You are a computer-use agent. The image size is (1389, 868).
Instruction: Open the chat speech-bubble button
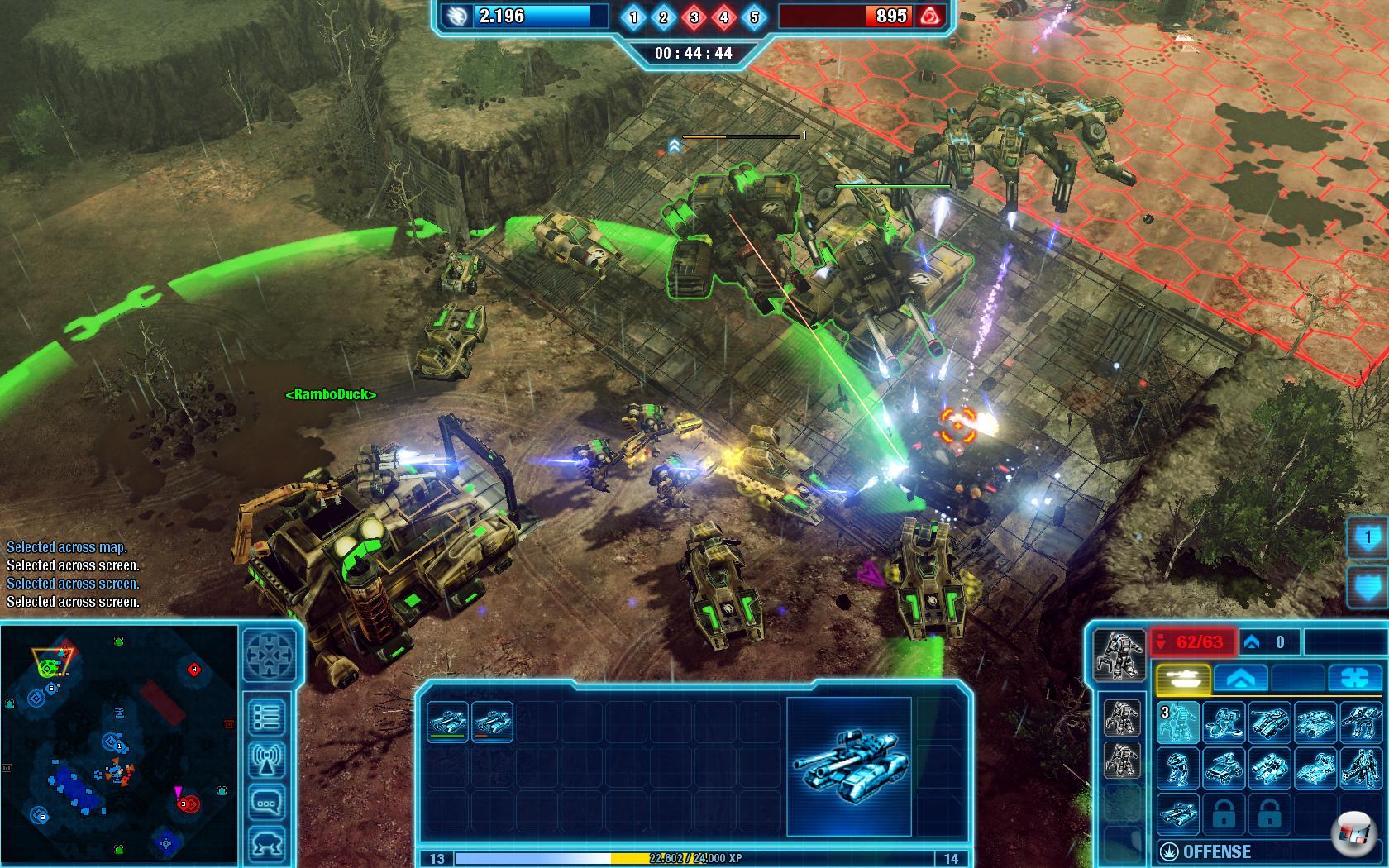(x=267, y=803)
